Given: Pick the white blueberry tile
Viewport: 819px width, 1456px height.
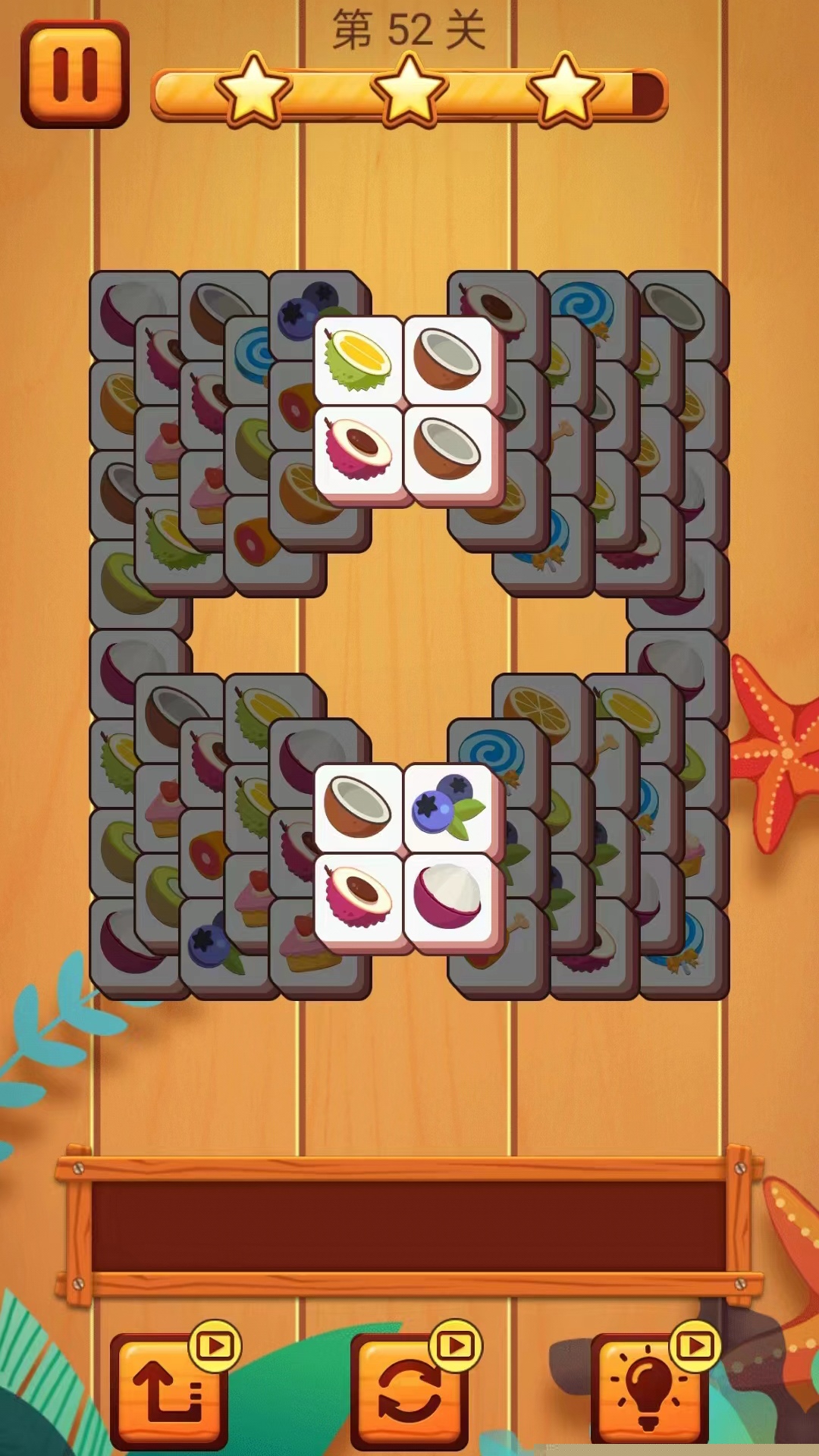Looking at the screenshot, I should [x=449, y=807].
